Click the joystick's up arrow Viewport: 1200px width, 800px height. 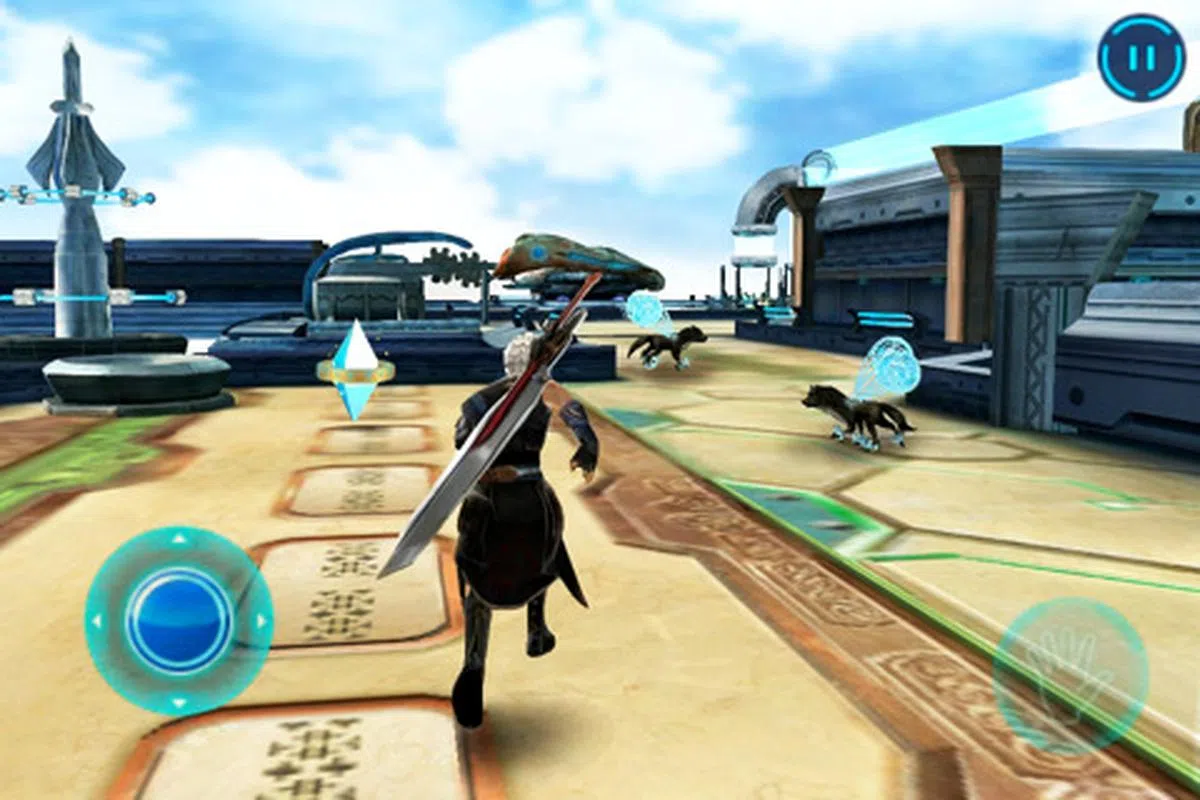[179, 540]
